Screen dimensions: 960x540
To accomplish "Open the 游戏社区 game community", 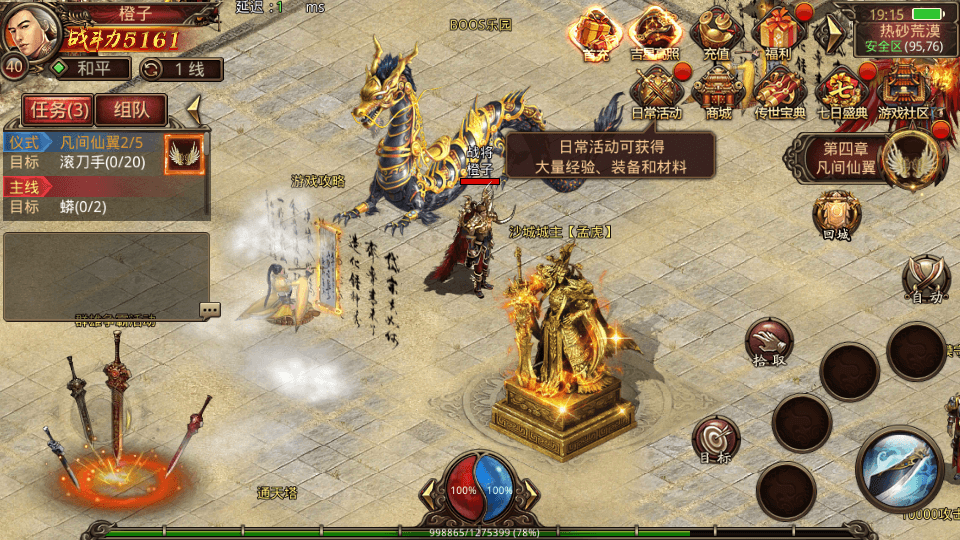I will (x=903, y=92).
